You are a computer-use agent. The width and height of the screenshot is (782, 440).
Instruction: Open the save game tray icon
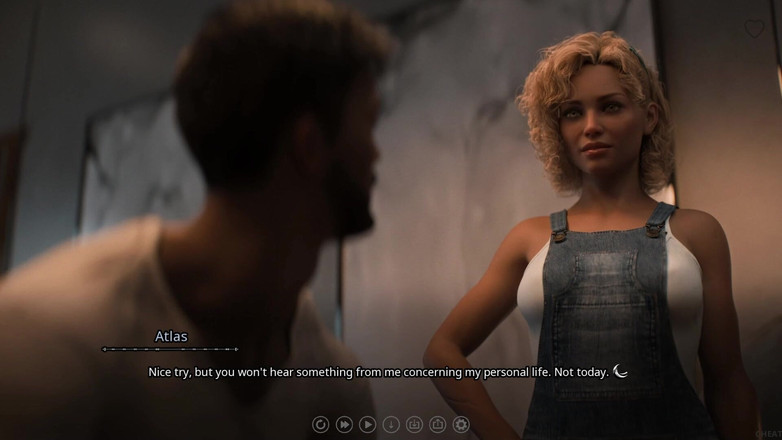coord(414,425)
